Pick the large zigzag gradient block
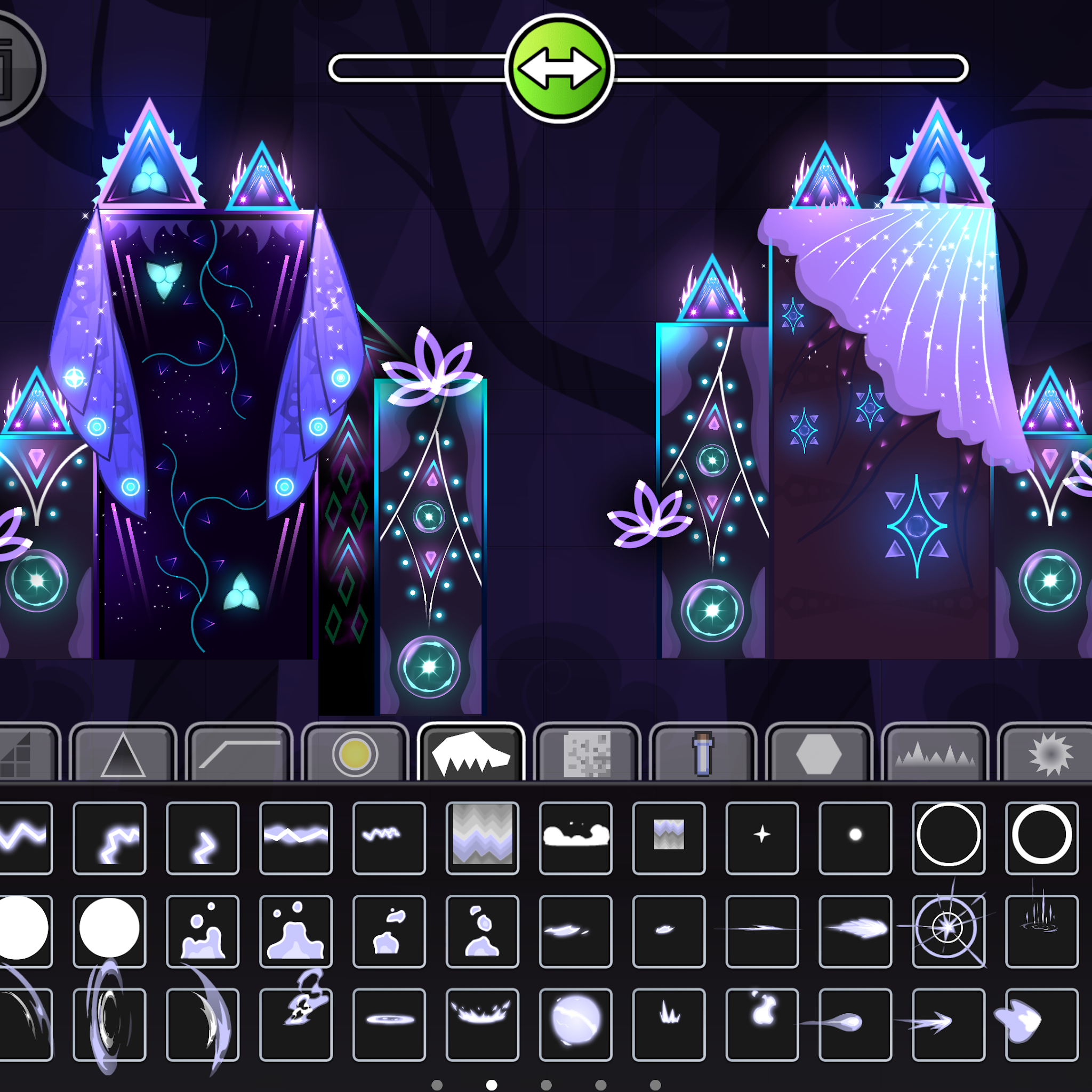This screenshot has width=1092, height=1092. point(482,838)
